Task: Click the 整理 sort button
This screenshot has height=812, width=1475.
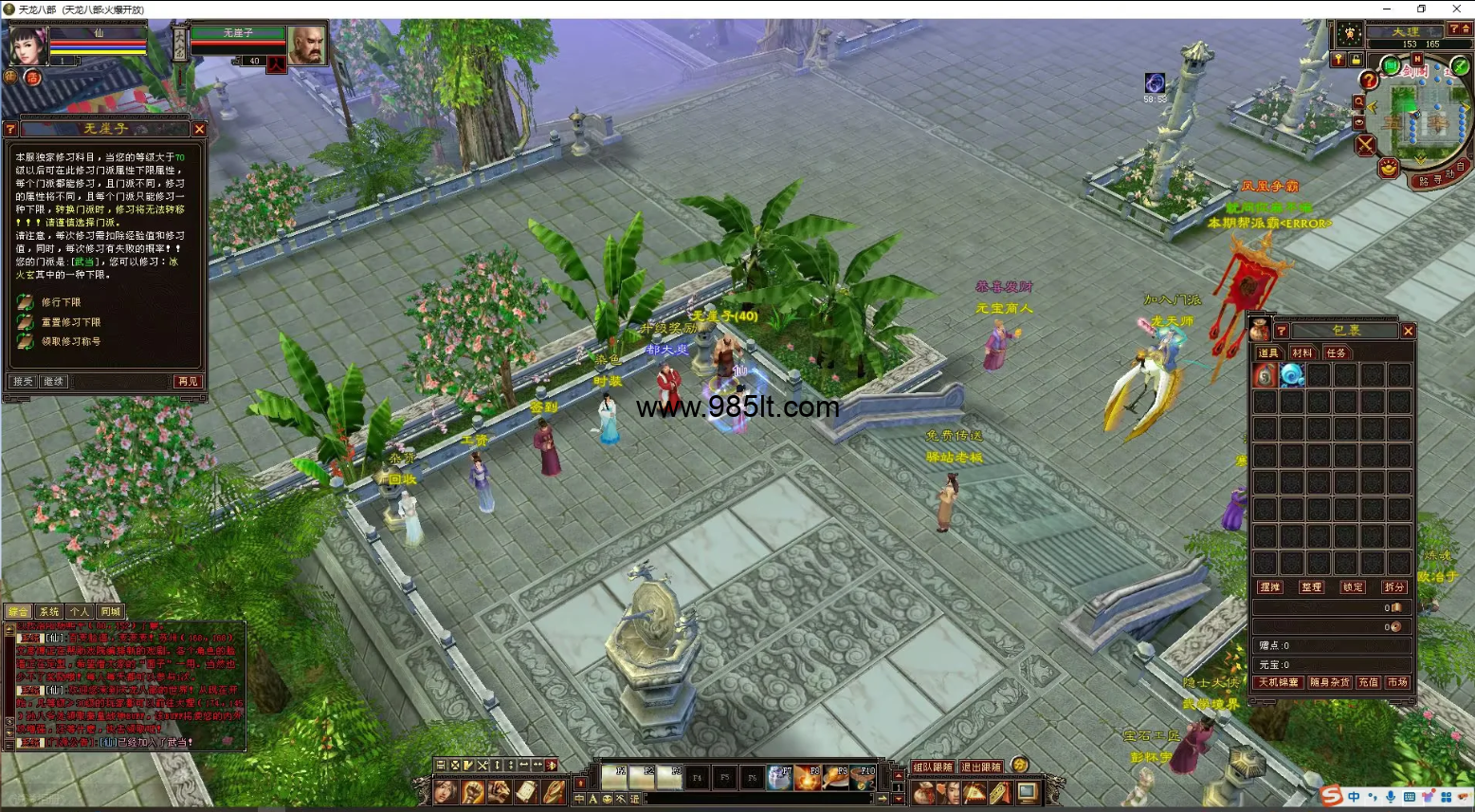Action: pos(1311,587)
